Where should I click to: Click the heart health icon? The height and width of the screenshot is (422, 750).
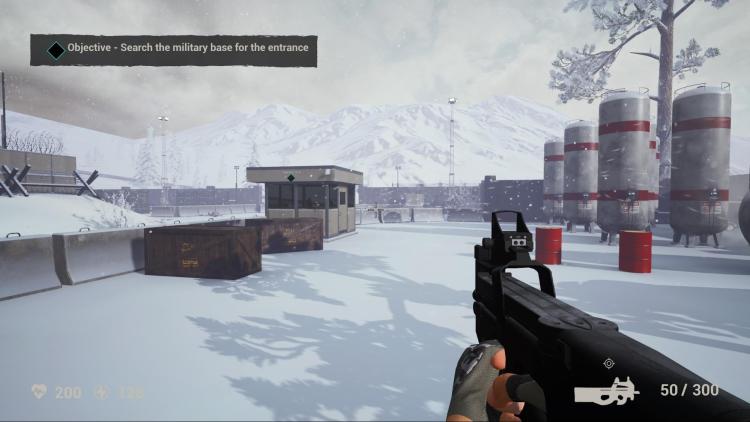pyautogui.click(x=40, y=392)
